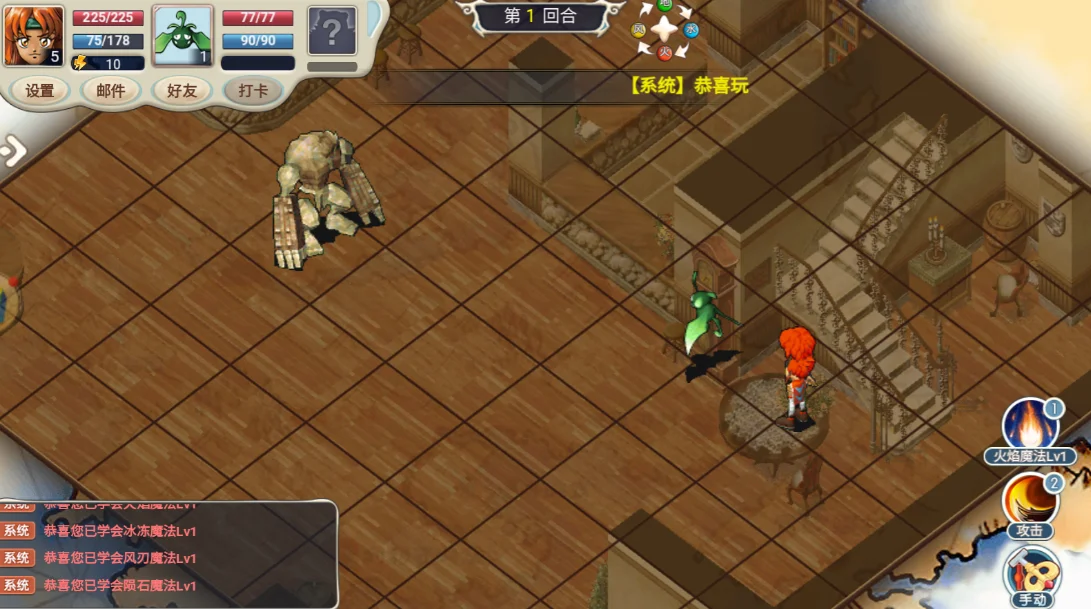Cast 火焰魔法Lv1 fire spell
The height and width of the screenshot is (609, 1091).
click(1030, 427)
